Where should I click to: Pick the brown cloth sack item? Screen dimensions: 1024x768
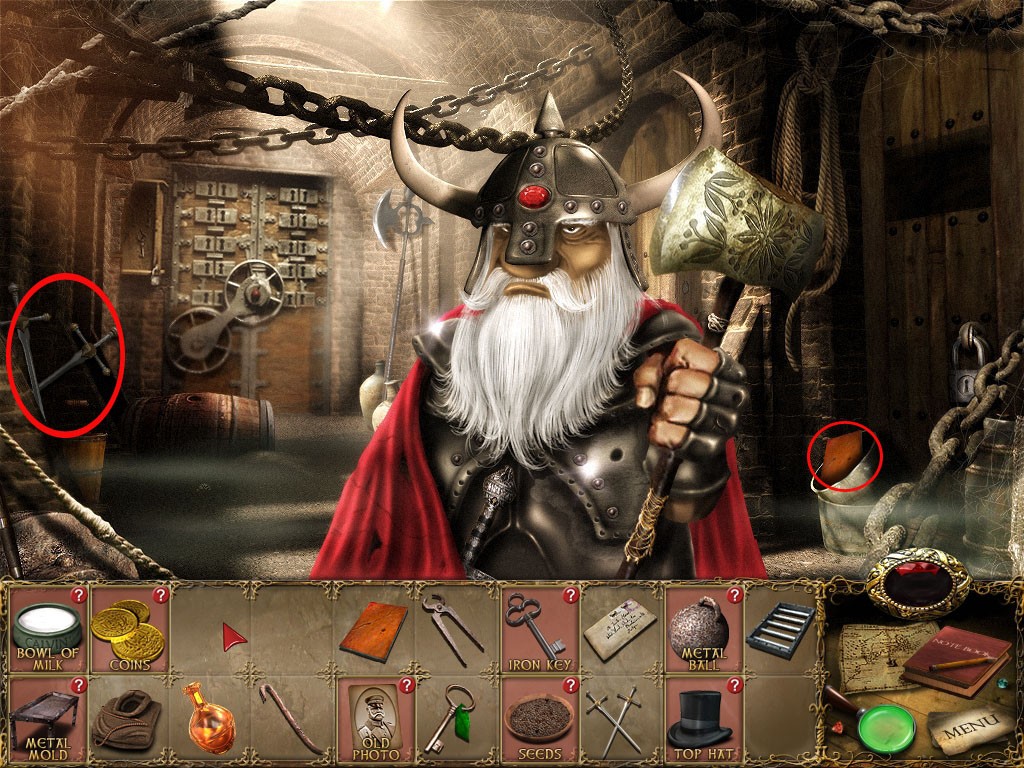[x=126, y=719]
